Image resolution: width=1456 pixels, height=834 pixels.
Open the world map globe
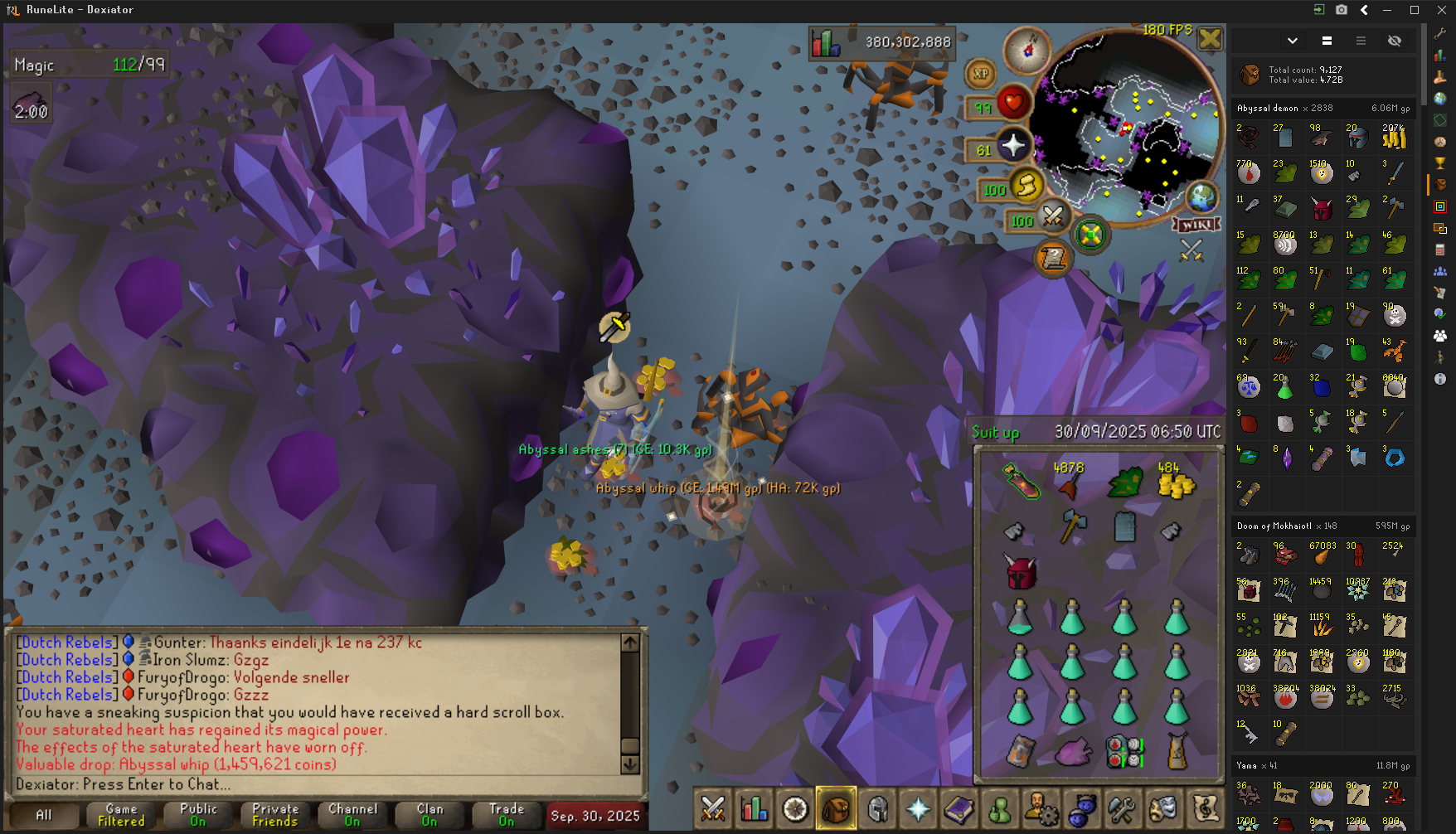(1201, 197)
